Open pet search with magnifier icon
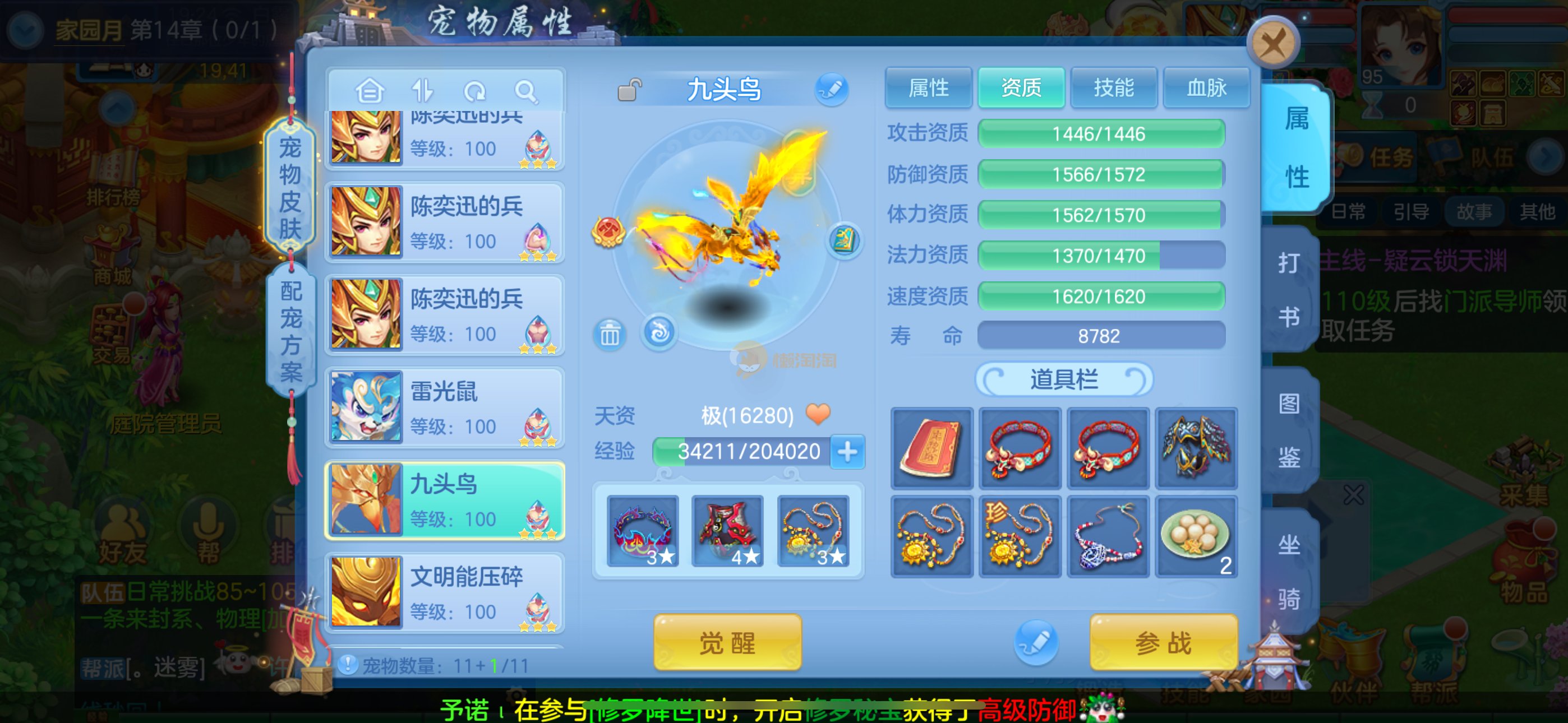This screenshot has width=1568, height=723. click(x=525, y=92)
